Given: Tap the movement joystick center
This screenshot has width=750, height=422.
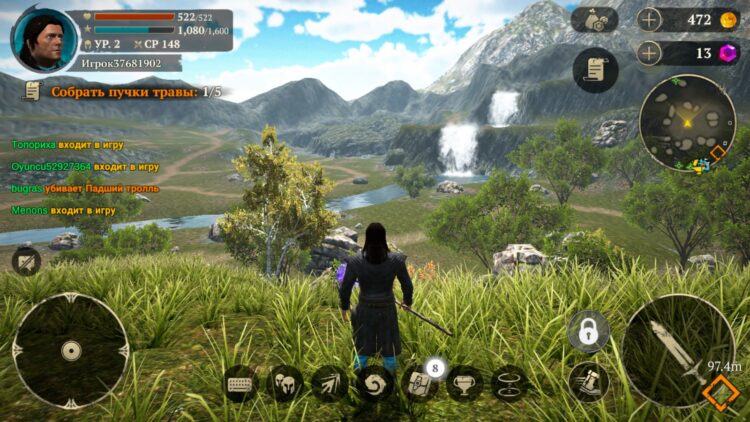Looking at the screenshot, I should (70, 350).
